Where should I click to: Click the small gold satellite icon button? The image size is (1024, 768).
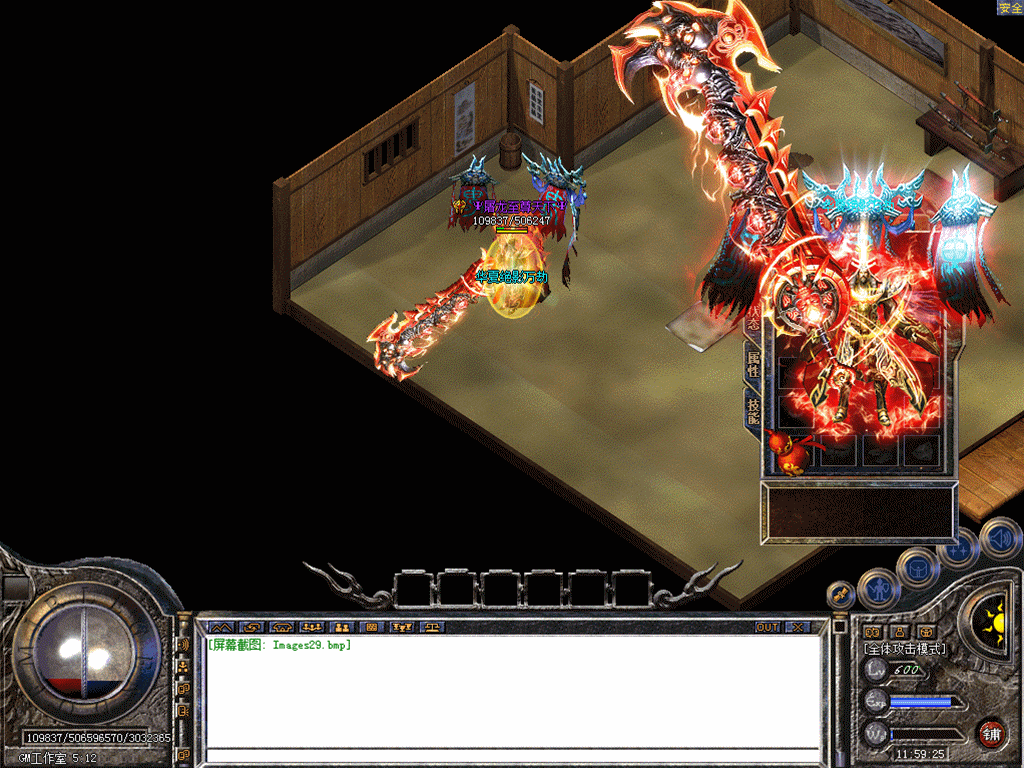[841, 594]
